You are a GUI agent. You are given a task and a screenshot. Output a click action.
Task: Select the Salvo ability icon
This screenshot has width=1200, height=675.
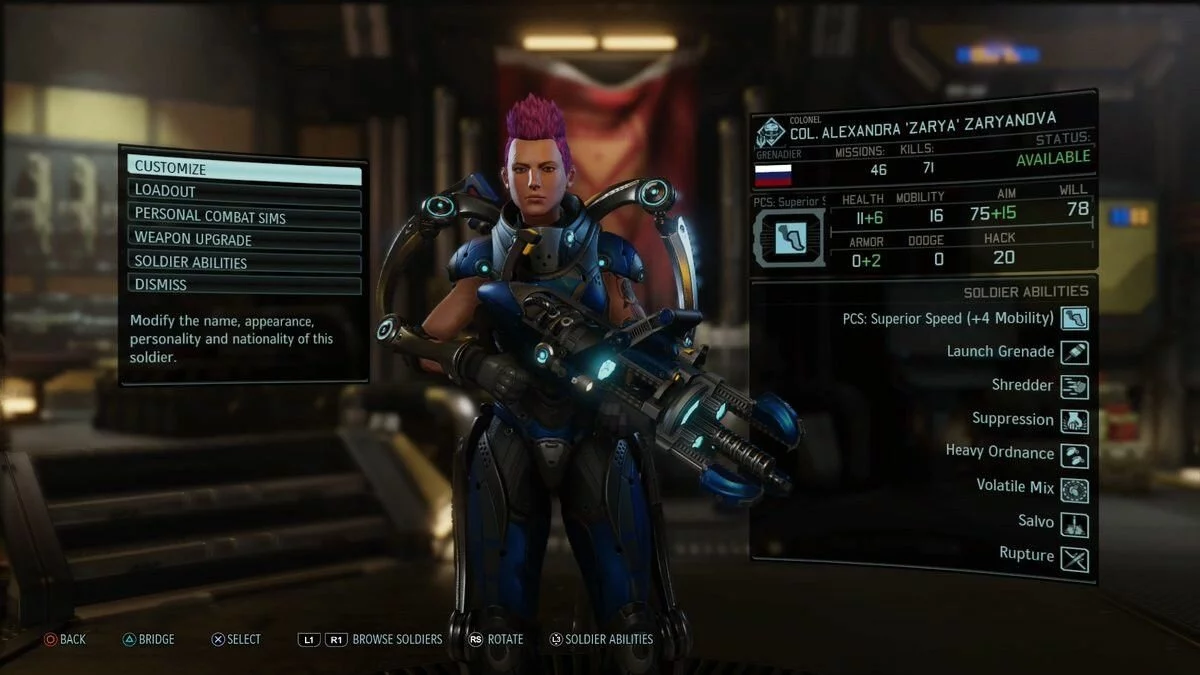(x=1074, y=523)
